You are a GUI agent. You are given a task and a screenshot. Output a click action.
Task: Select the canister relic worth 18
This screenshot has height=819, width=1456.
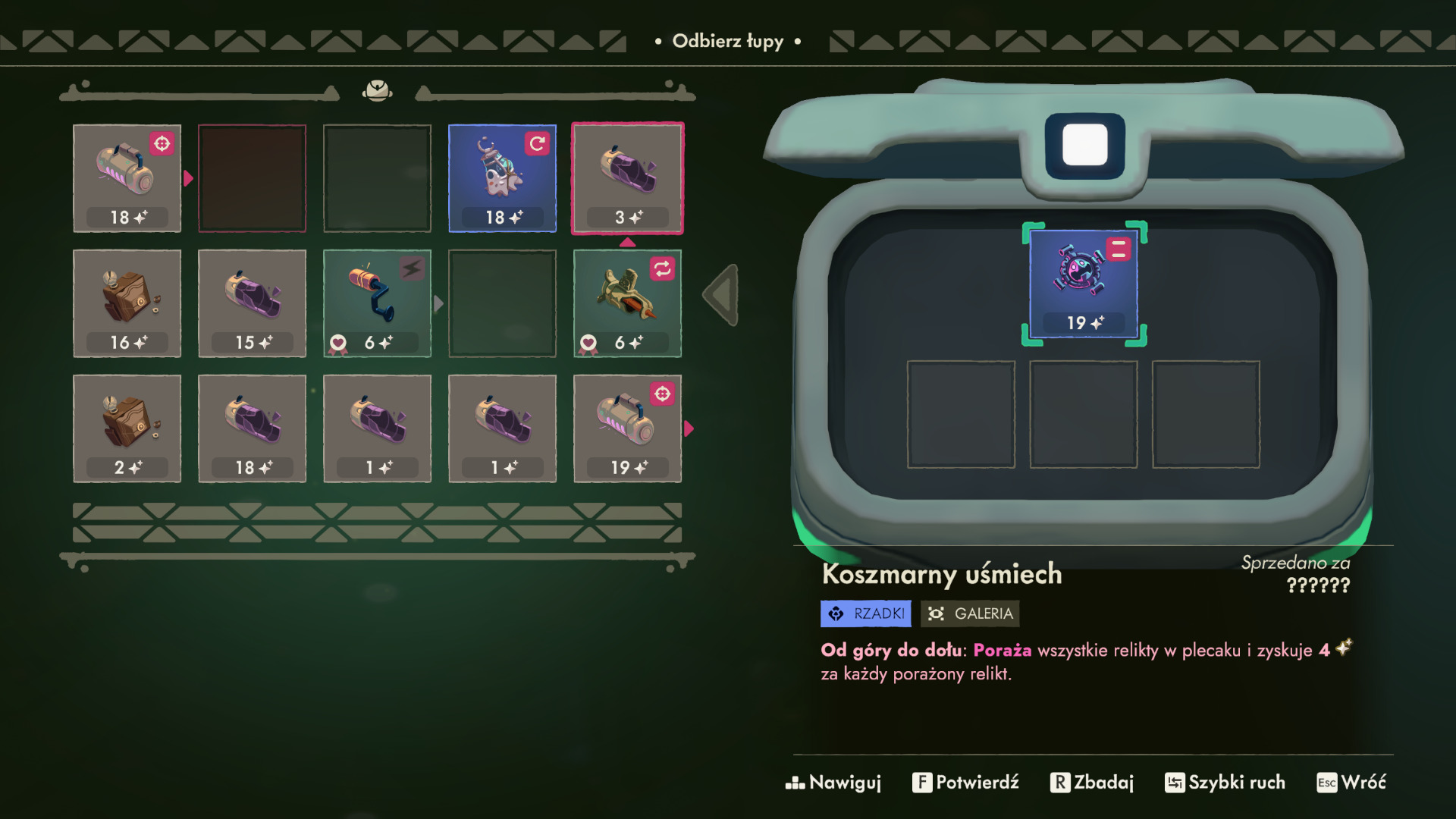127,178
